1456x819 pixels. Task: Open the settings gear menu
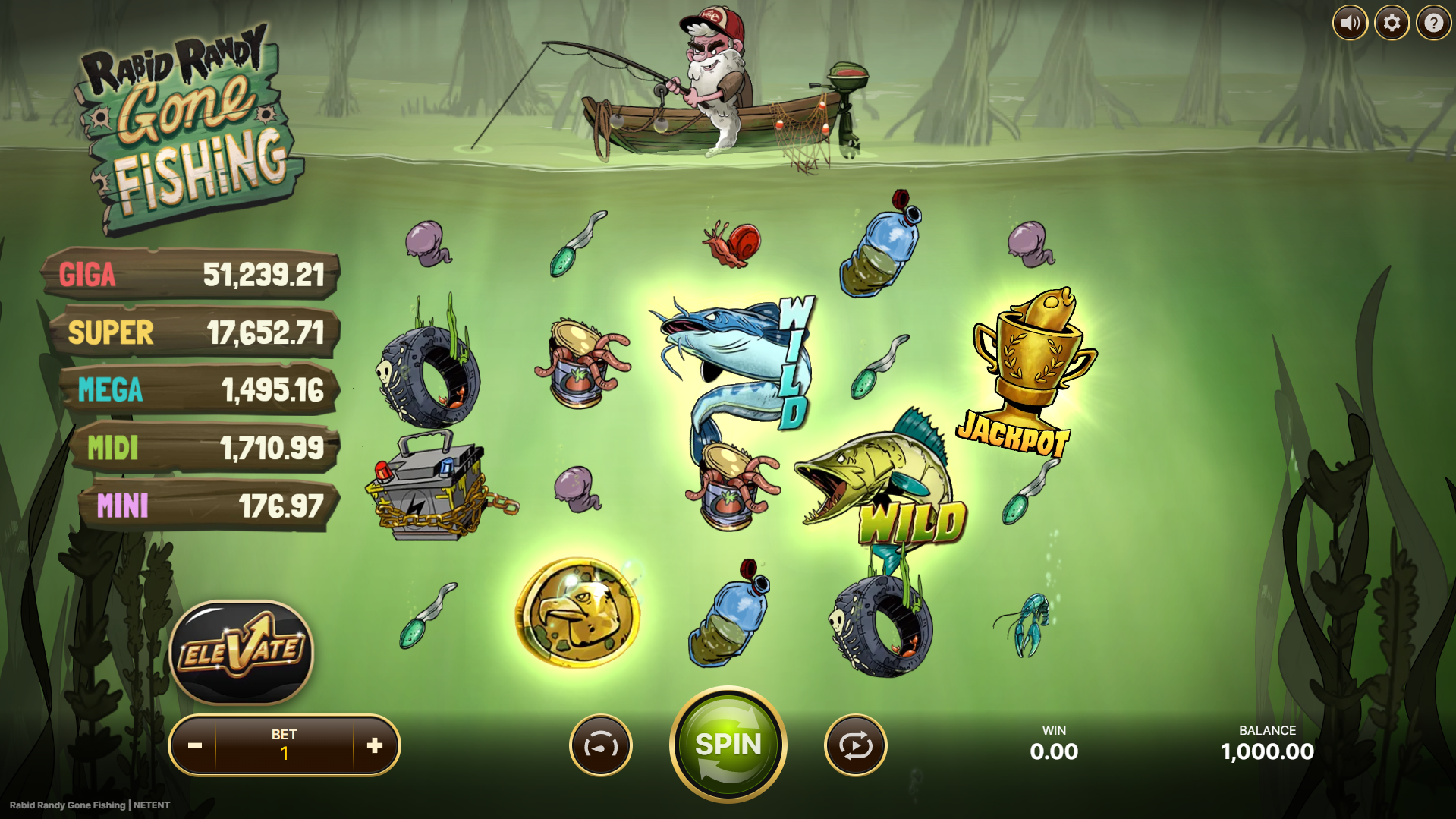tap(1392, 23)
